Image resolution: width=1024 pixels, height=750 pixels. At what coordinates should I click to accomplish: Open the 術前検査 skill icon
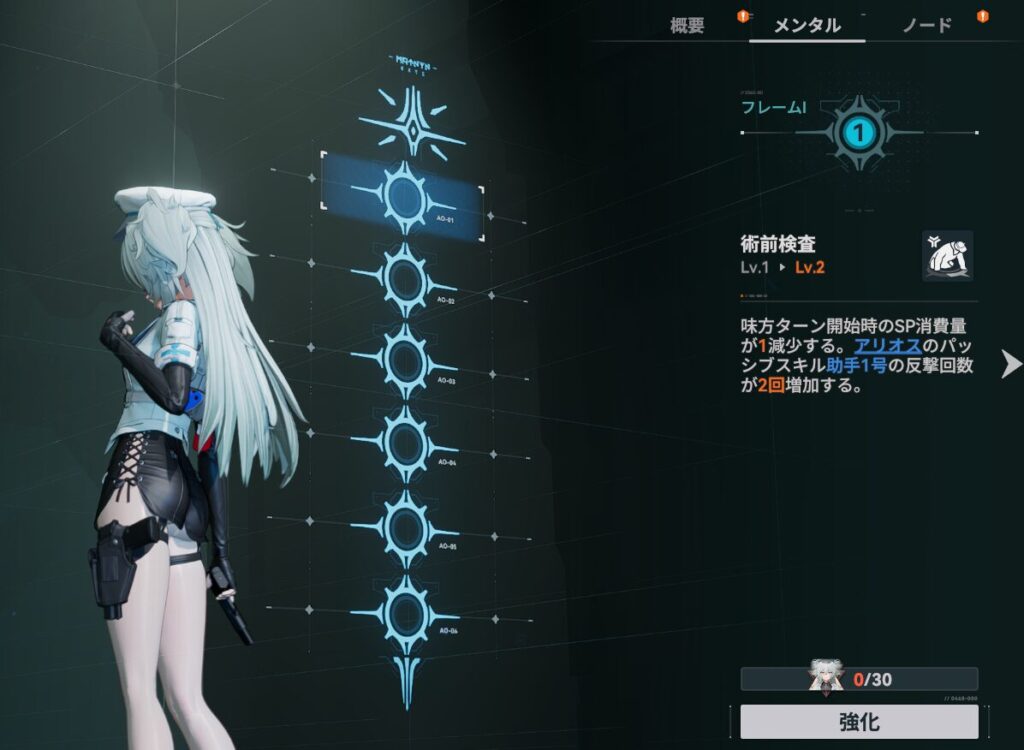[x=947, y=256]
